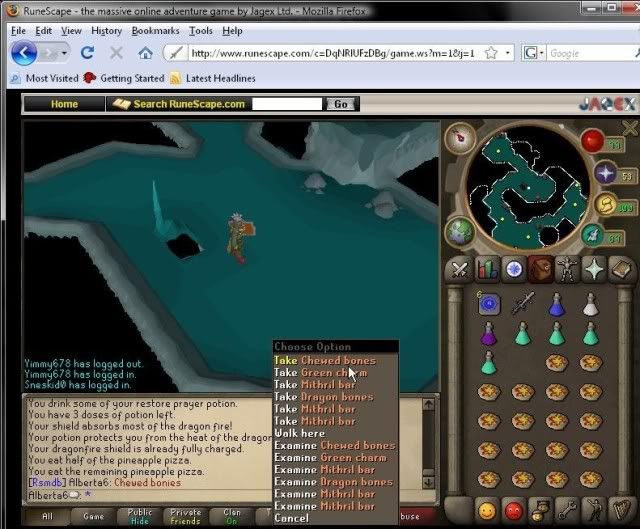Open the world map globe icon
The image size is (640, 529).
pyautogui.click(x=460, y=232)
